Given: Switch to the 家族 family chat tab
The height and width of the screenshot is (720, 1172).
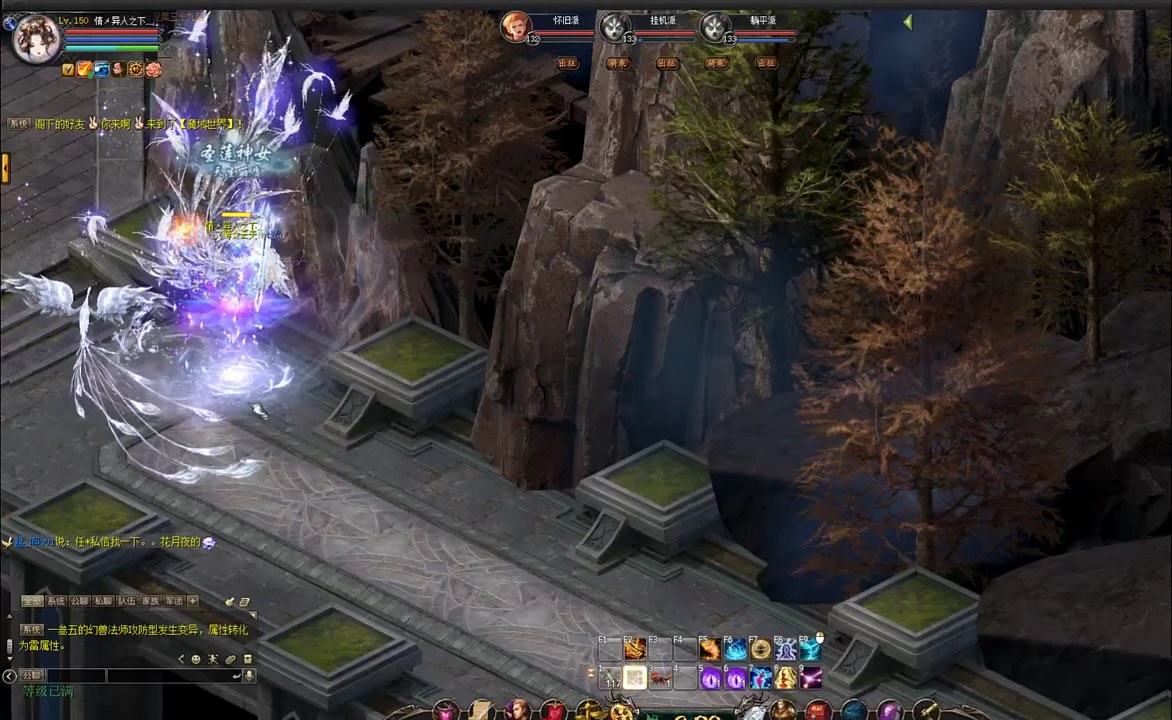Looking at the screenshot, I should click(x=150, y=601).
